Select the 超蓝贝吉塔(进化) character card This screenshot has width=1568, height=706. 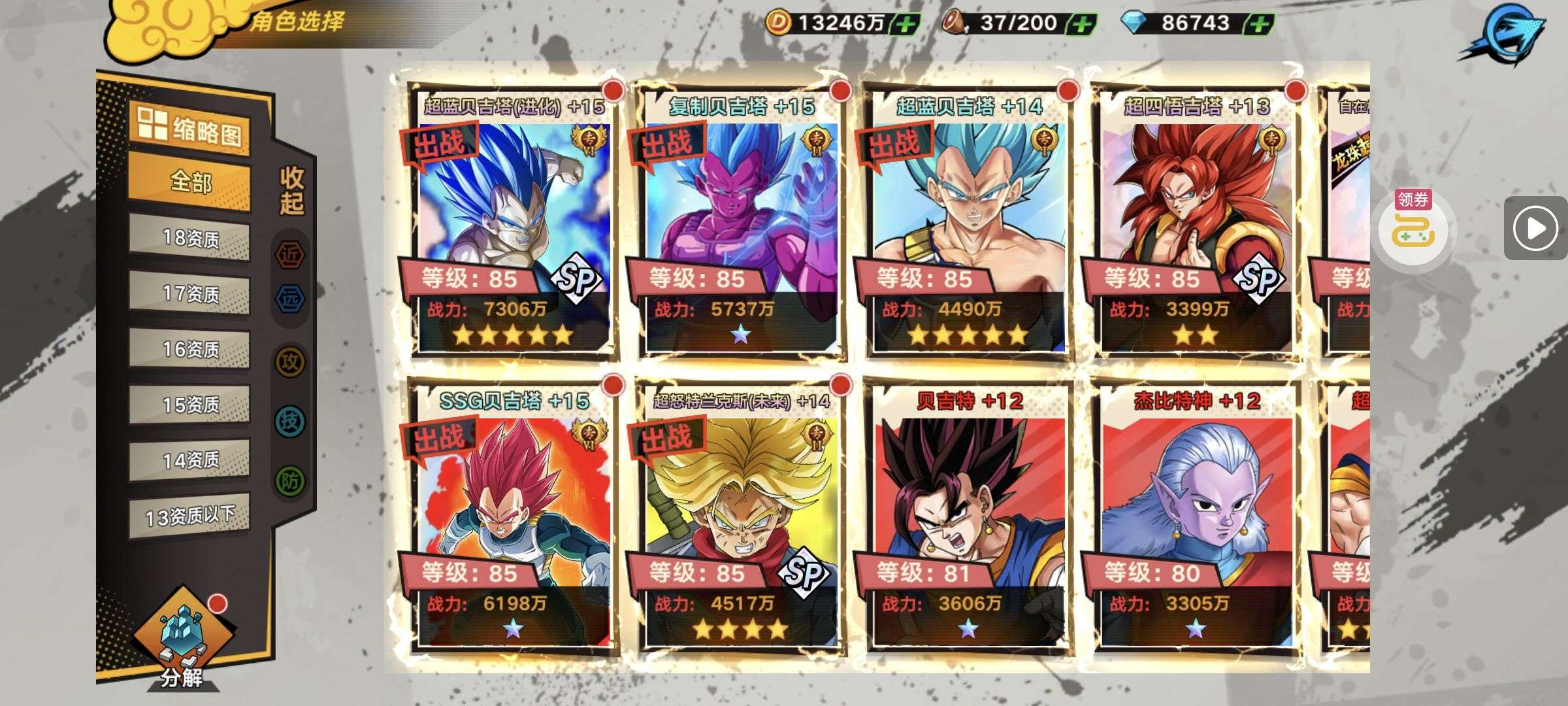[x=513, y=222]
